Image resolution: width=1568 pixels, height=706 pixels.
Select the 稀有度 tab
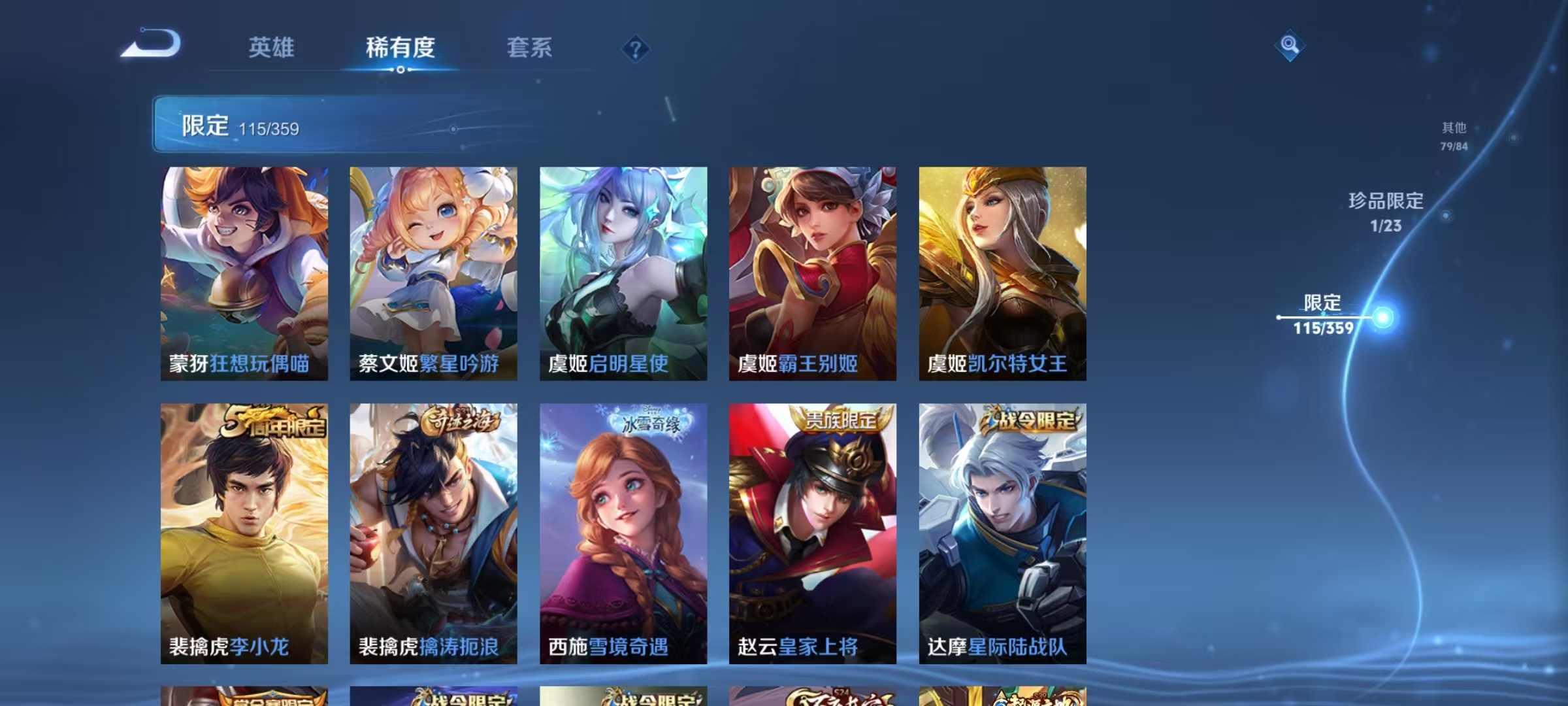(401, 48)
